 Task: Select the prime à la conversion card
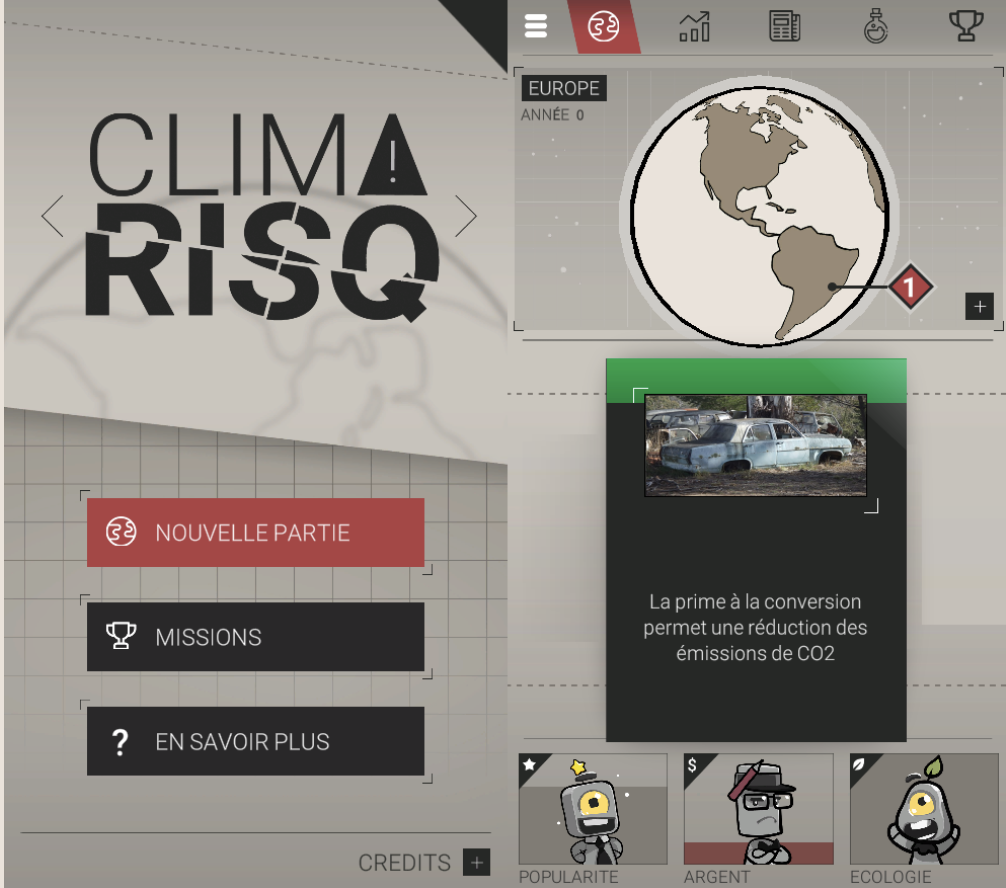[756, 550]
